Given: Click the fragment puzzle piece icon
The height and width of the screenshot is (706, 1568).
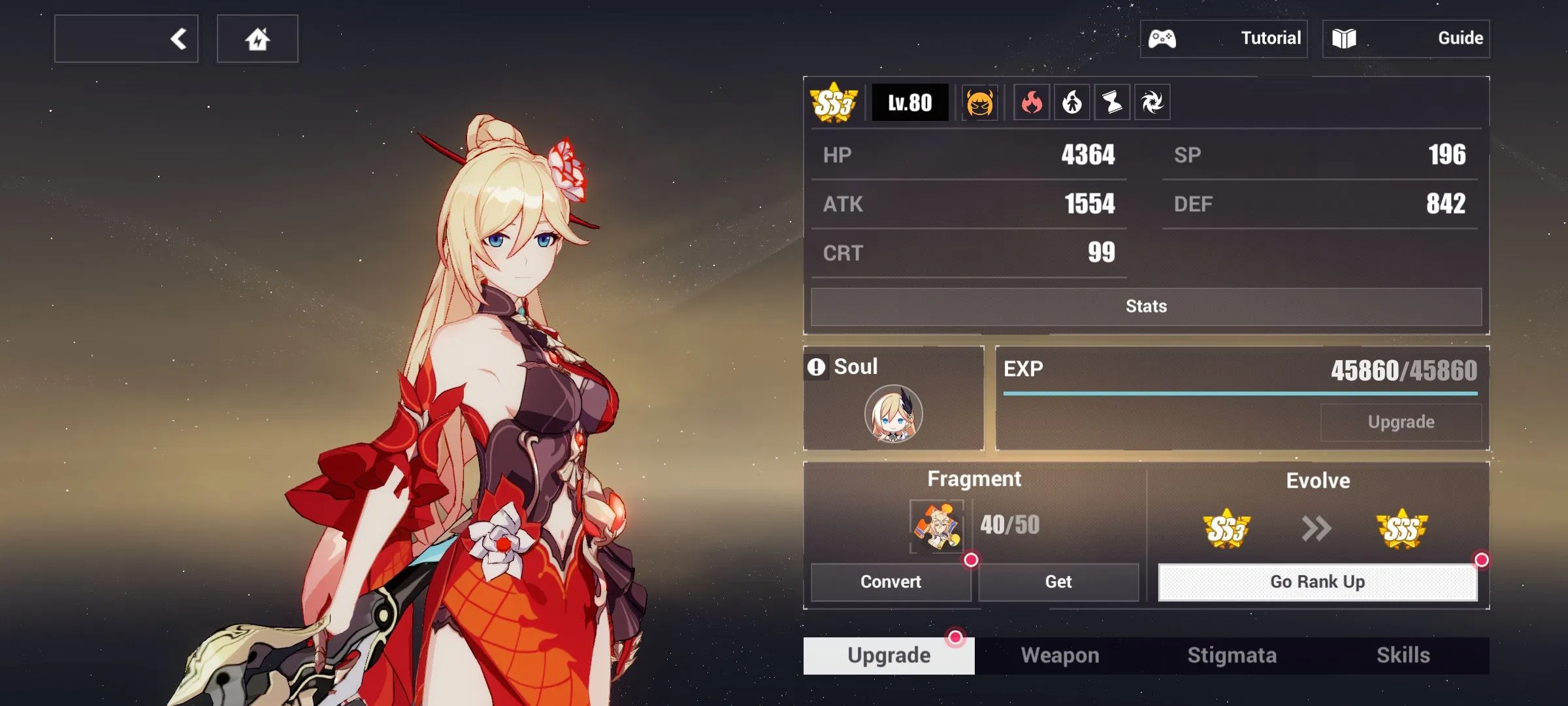Looking at the screenshot, I should coord(937,526).
